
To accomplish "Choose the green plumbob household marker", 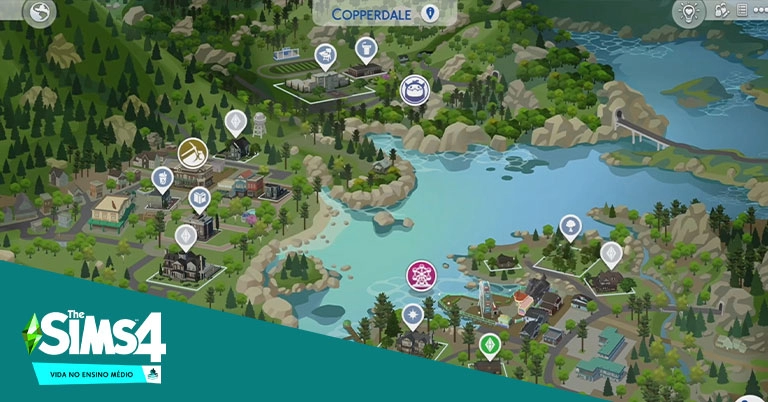I will pyautogui.click(x=489, y=344).
